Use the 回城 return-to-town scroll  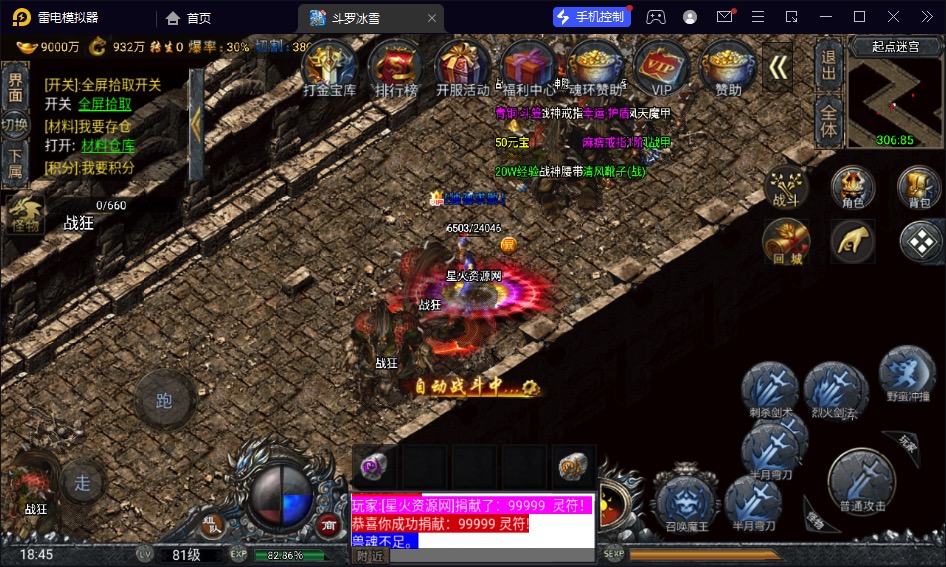click(786, 242)
